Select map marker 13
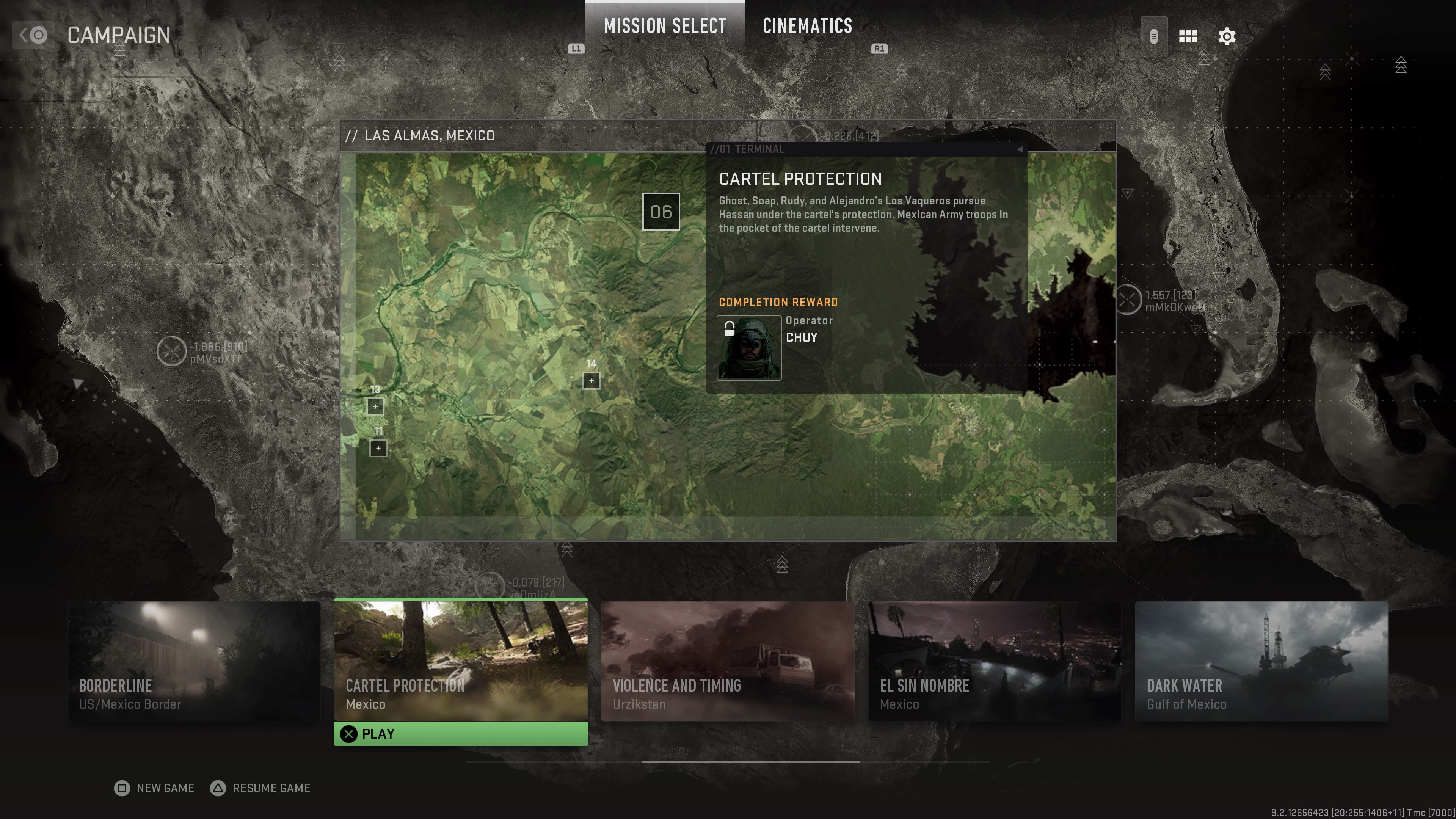Screen dimensions: 1456x819 click(x=375, y=406)
